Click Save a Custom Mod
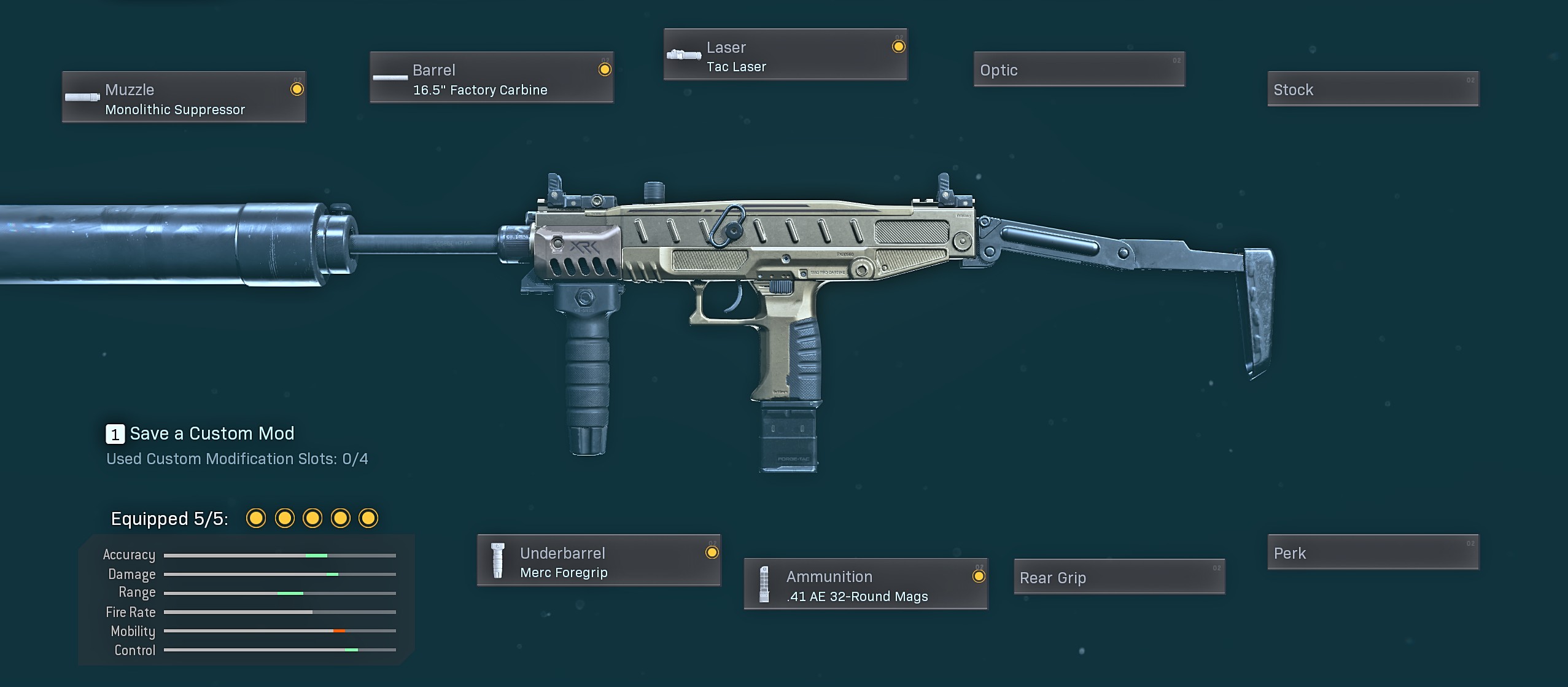Screen dimensions: 1568x687 coord(201,434)
